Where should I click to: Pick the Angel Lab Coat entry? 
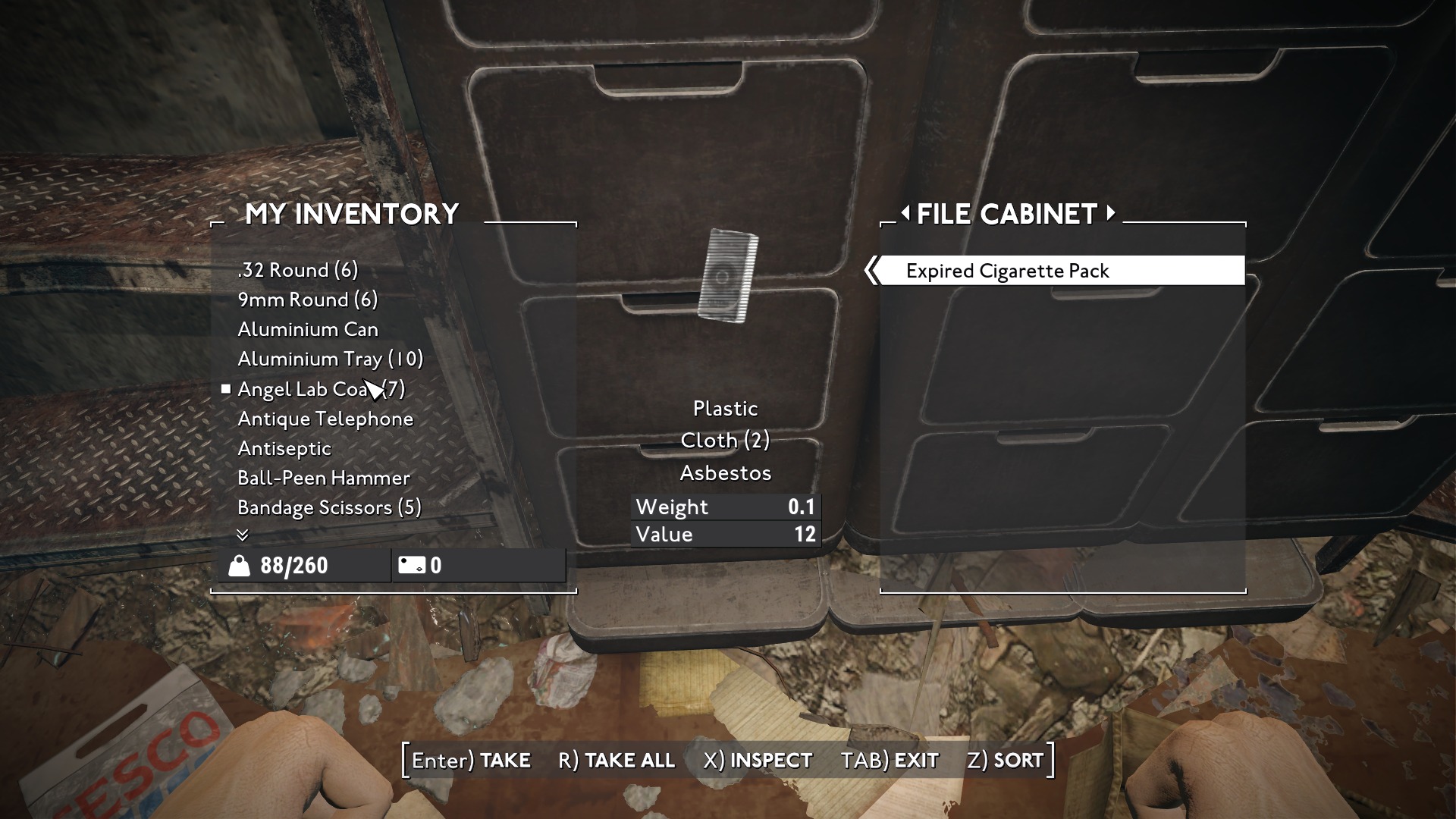[x=321, y=389]
